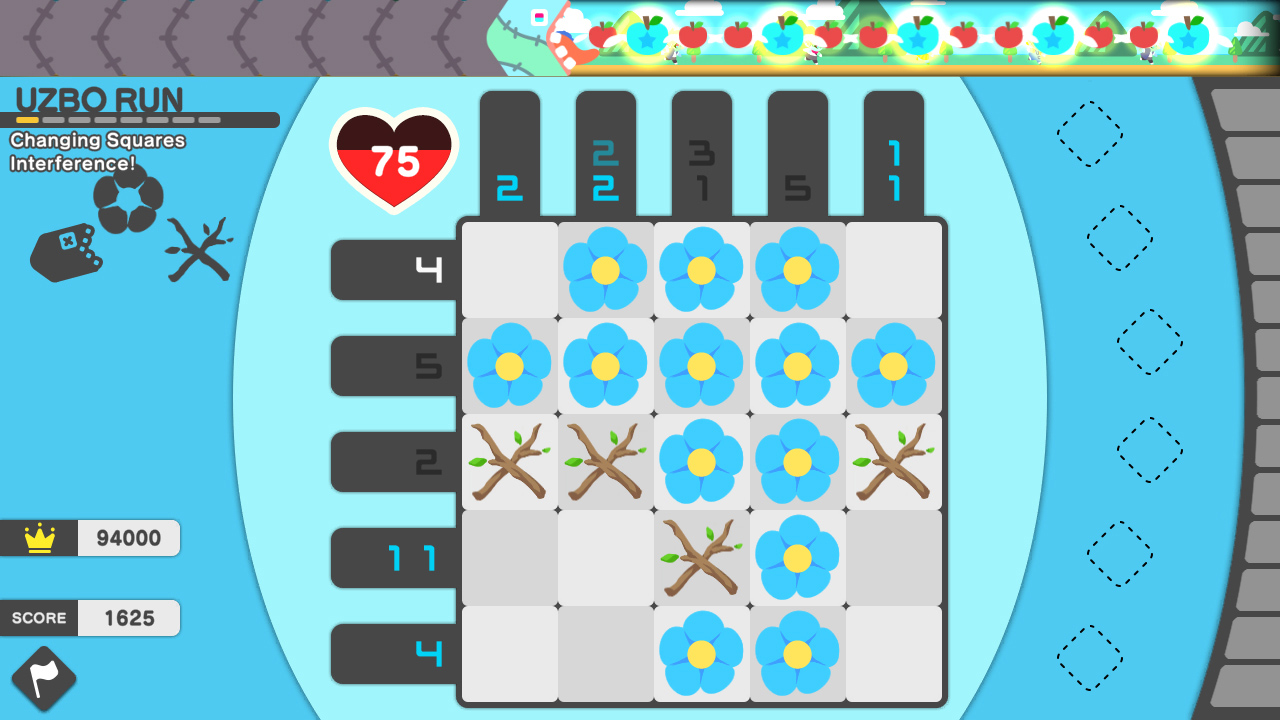Click the SCORE display showing 1625
1280x720 pixels.
(90, 618)
